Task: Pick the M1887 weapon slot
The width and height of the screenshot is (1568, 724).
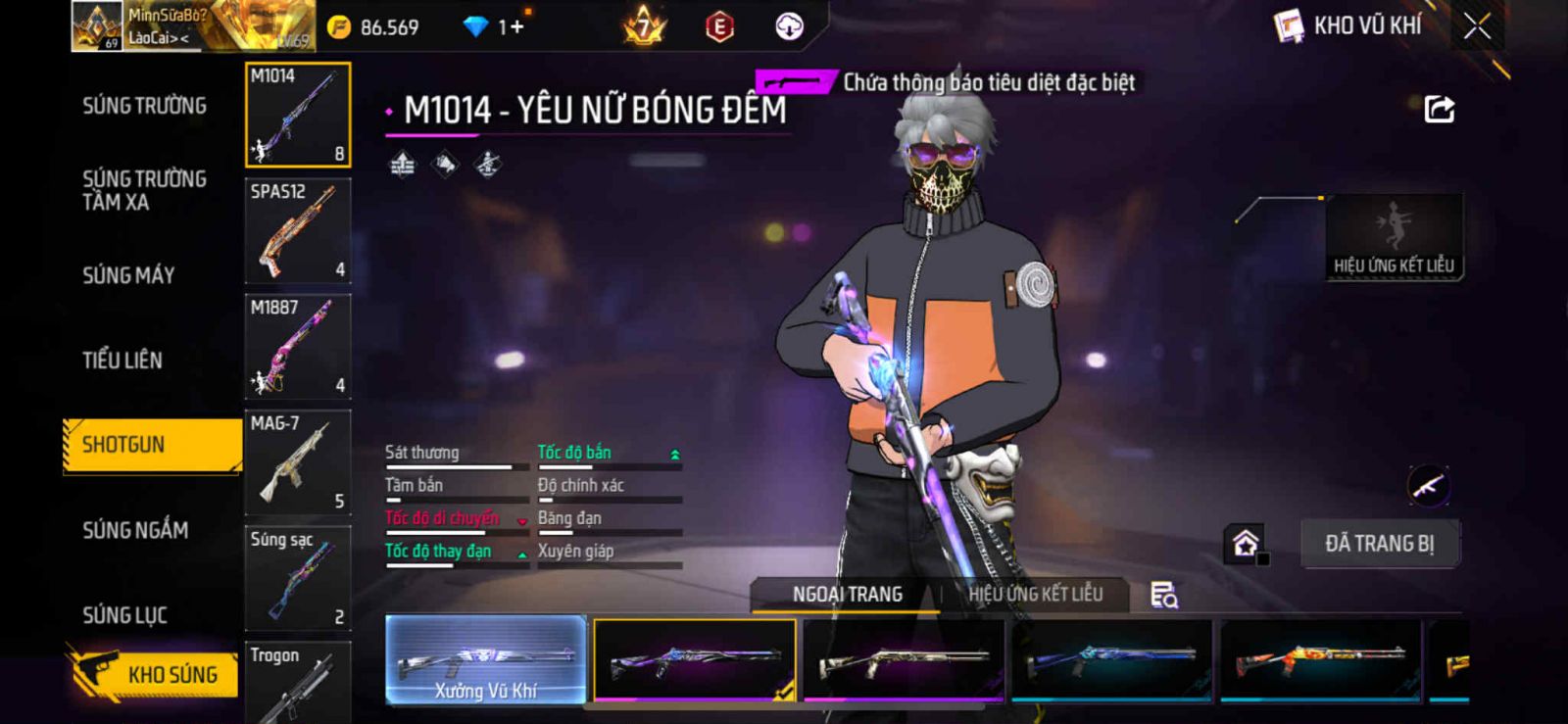Action: click(x=298, y=347)
